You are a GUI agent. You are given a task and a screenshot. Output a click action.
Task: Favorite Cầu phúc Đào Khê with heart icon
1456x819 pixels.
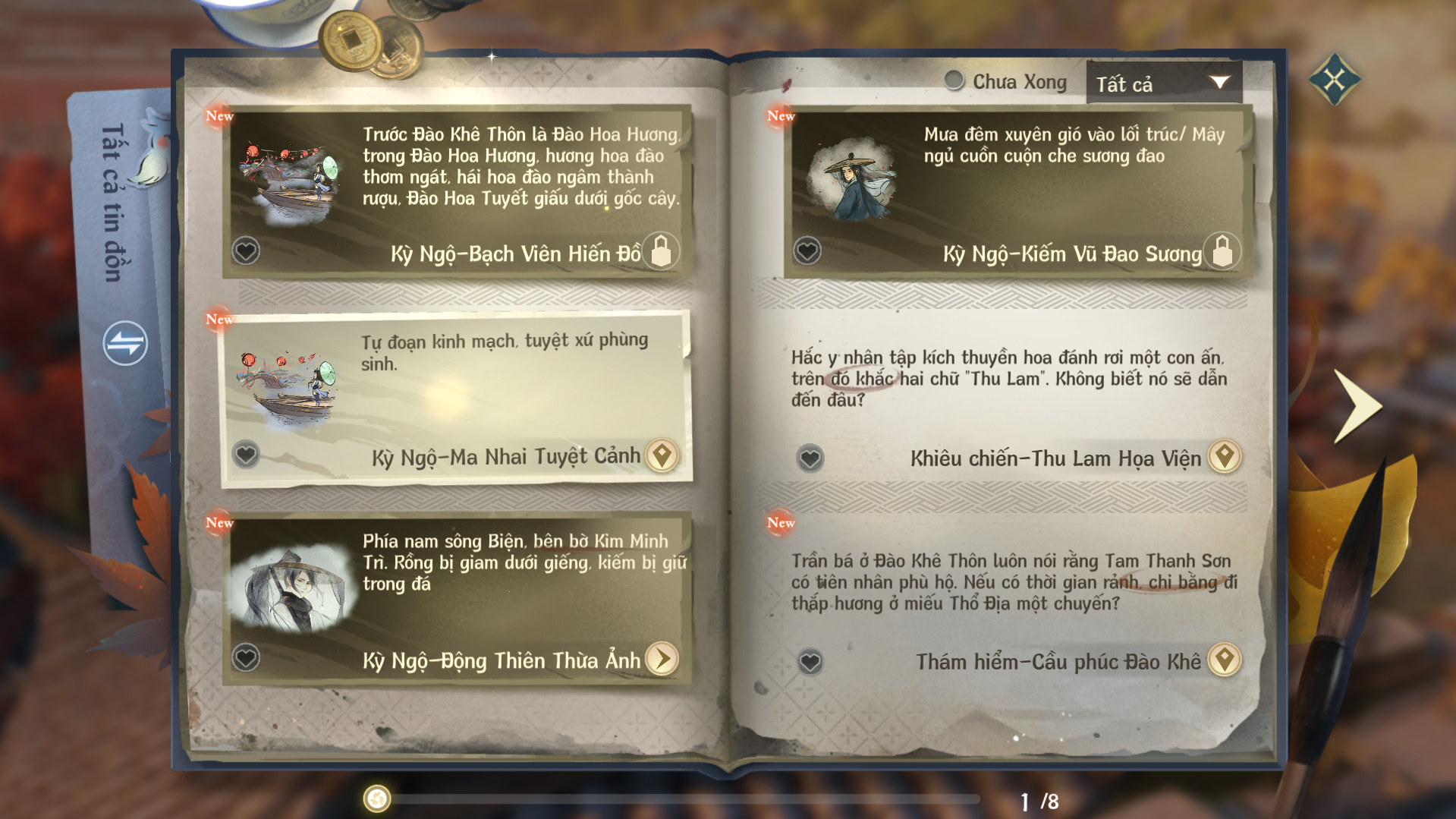click(x=810, y=662)
